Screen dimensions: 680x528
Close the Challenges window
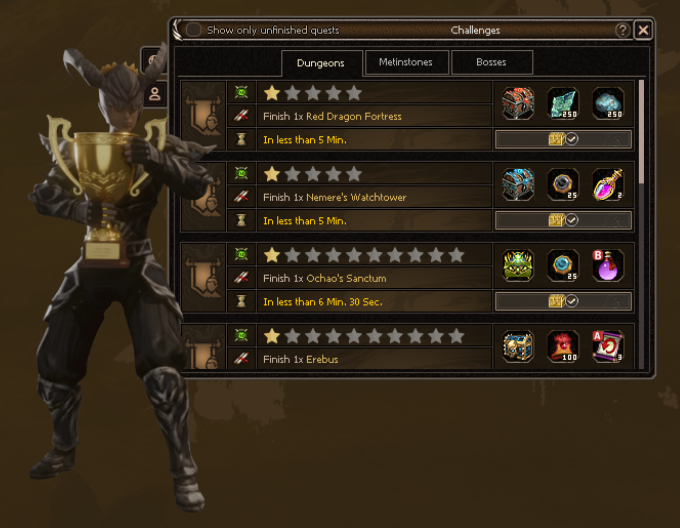point(643,30)
